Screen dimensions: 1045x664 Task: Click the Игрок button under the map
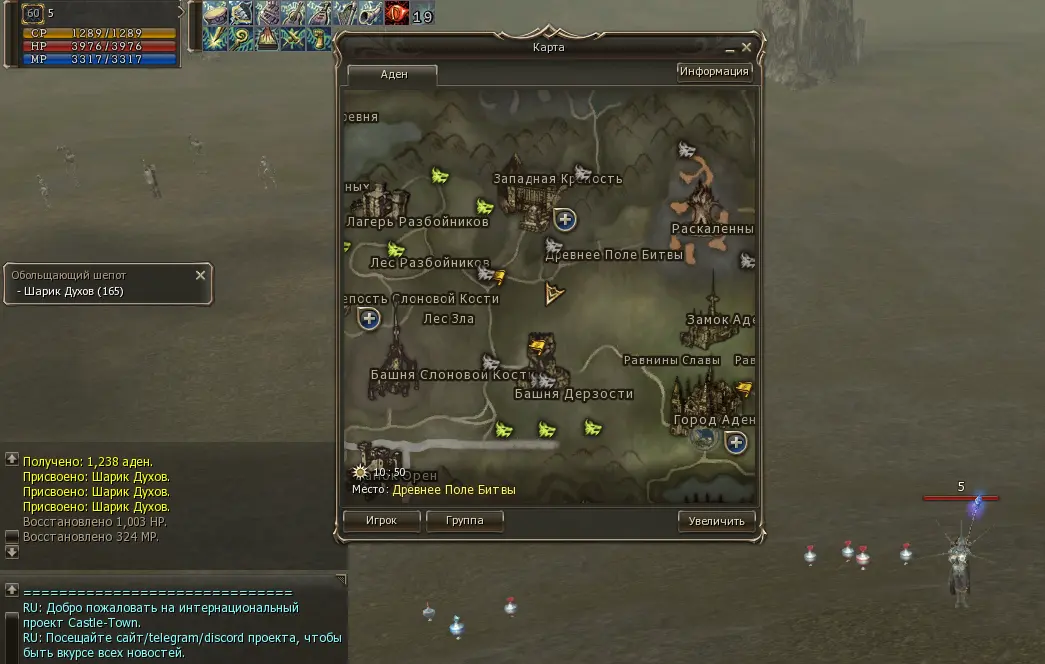pyautogui.click(x=381, y=521)
